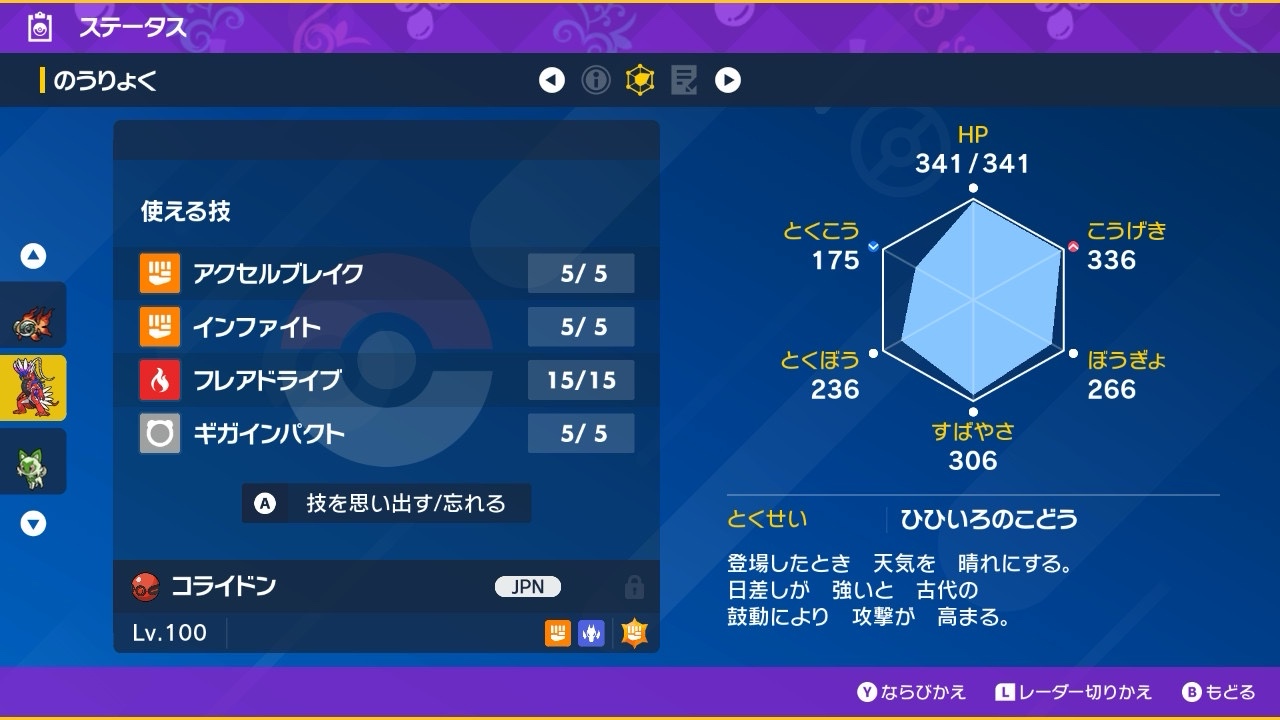Screen dimensions: 1280x720
Task: Switch to the stats hexagon tab
Action: pos(640,80)
